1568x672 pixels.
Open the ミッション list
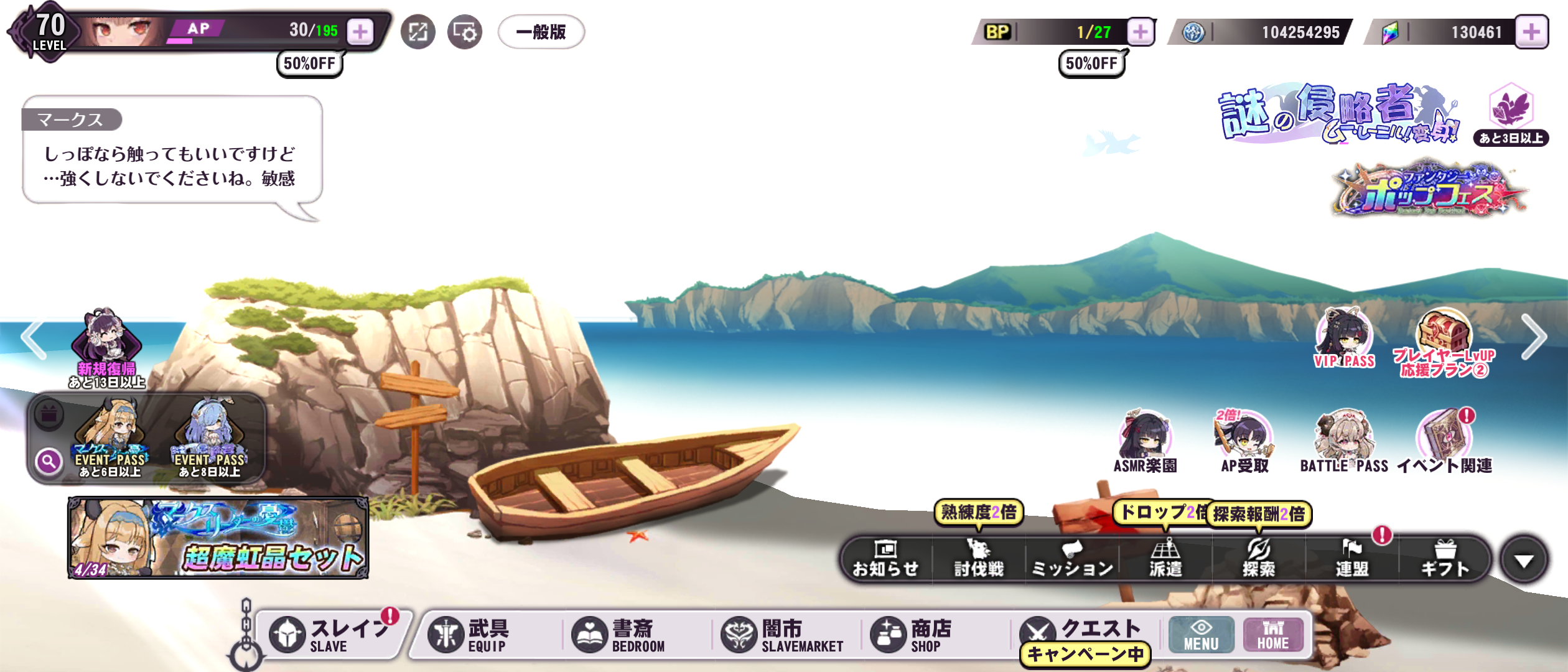click(x=1072, y=559)
